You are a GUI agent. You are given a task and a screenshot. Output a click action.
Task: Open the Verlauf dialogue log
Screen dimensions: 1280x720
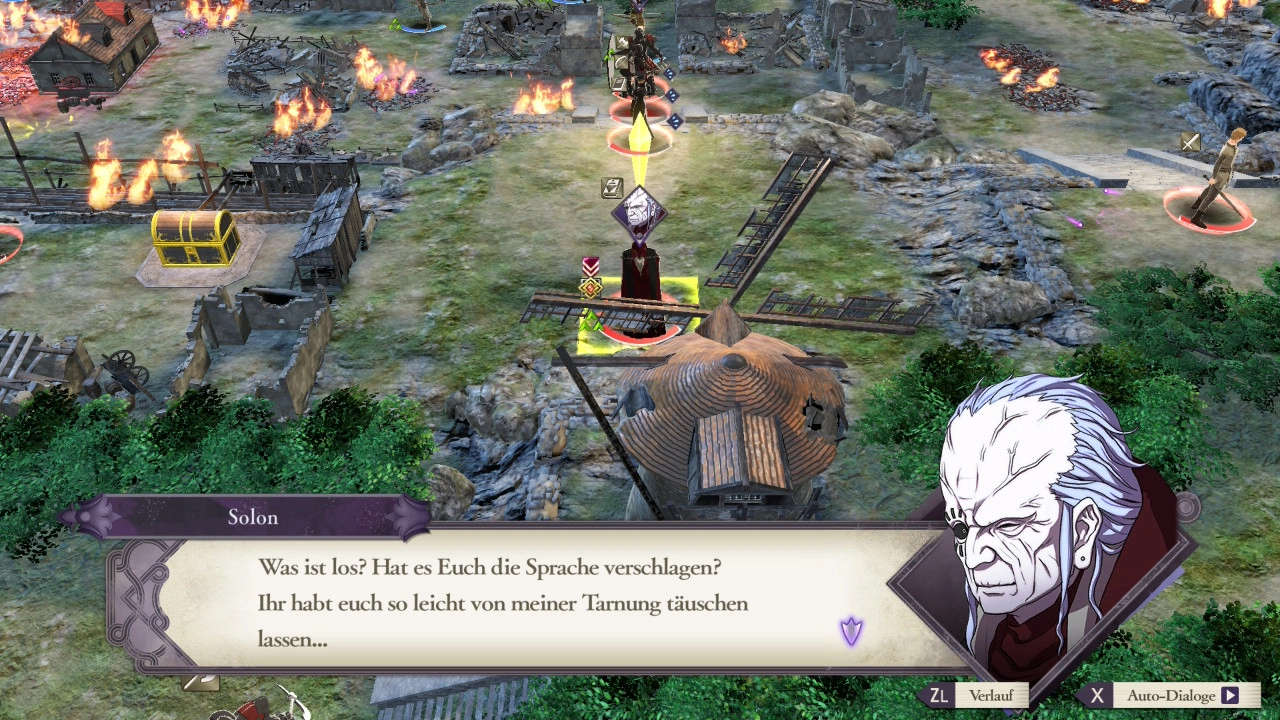pyautogui.click(x=966, y=695)
